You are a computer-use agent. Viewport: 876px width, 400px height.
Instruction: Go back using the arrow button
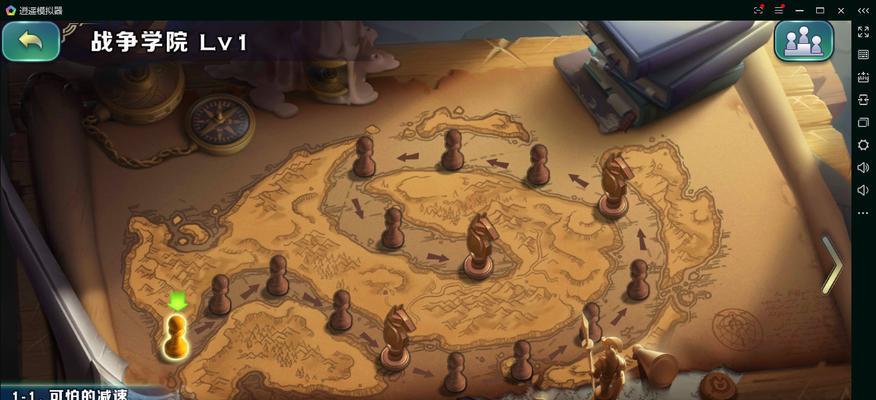(31, 42)
